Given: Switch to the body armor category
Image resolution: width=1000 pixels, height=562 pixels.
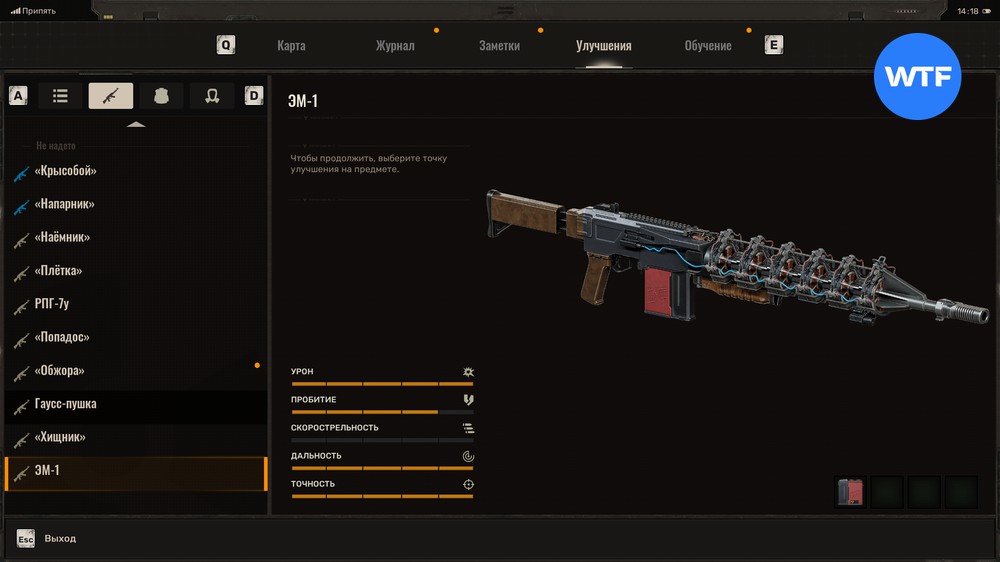Looking at the screenshot, I should 161,96.
